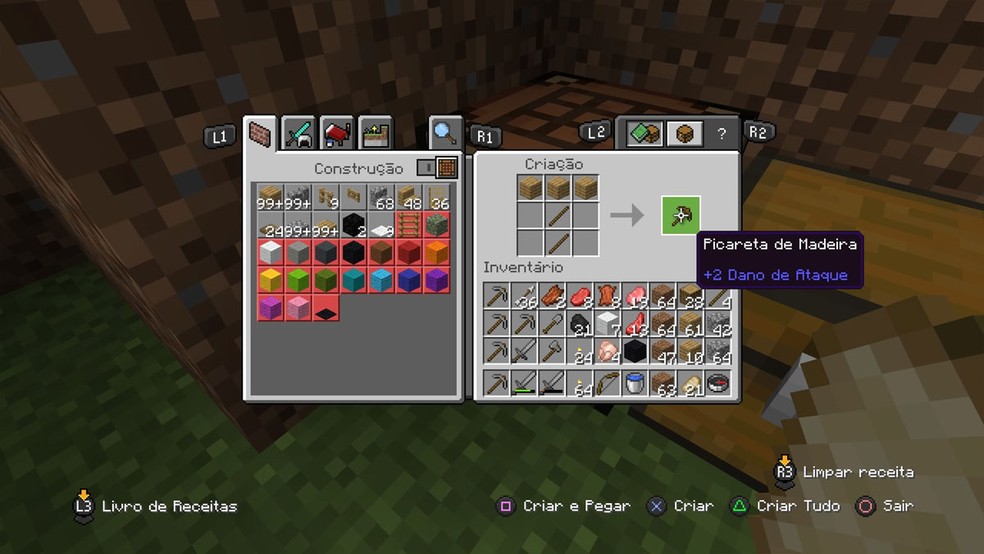Viewport: 984px width, 554px height.
Task: Click the coal stack of 21
Action: click(x=580, y=324)
